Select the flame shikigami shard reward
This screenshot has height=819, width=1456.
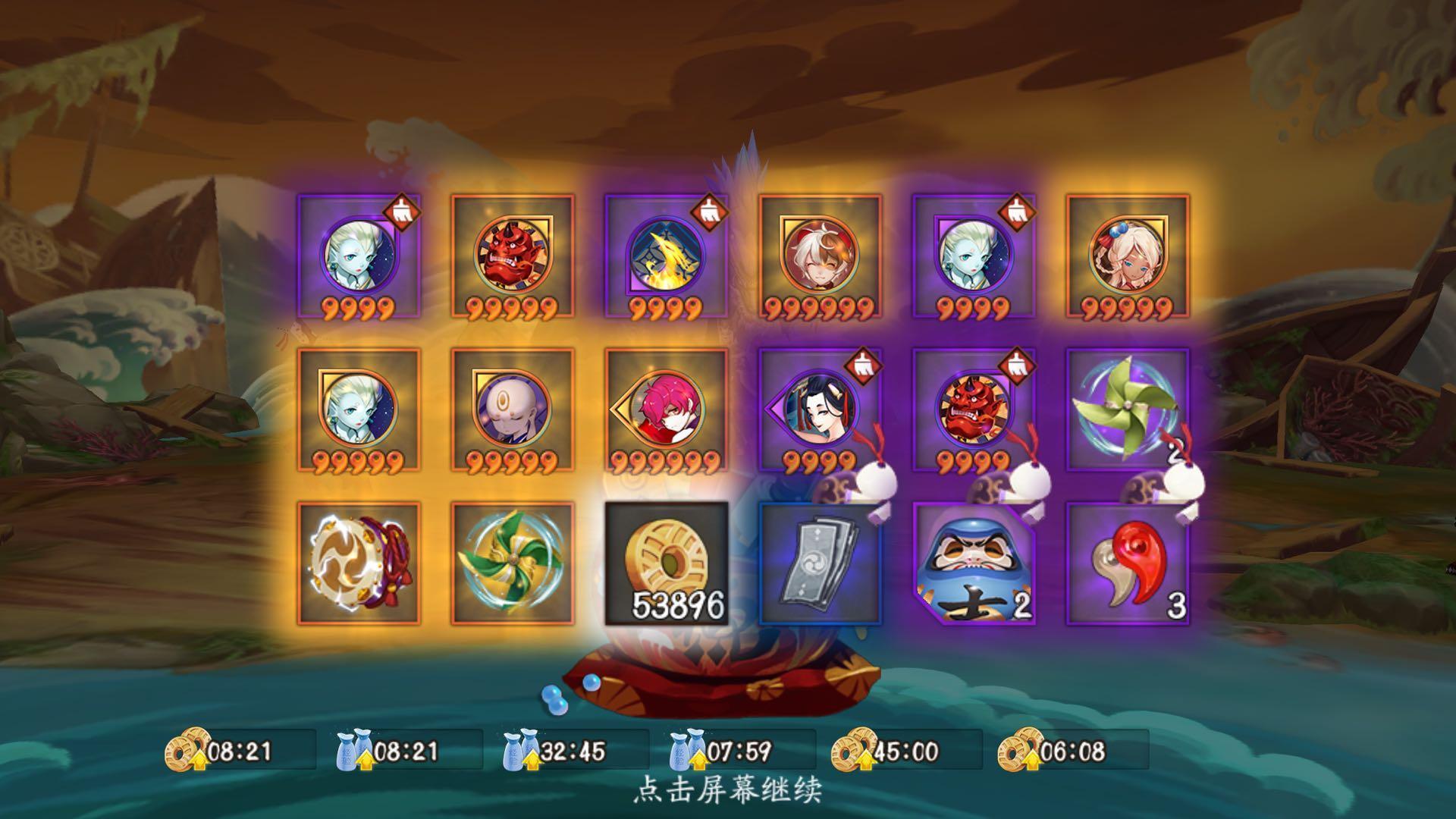point(665,256)
